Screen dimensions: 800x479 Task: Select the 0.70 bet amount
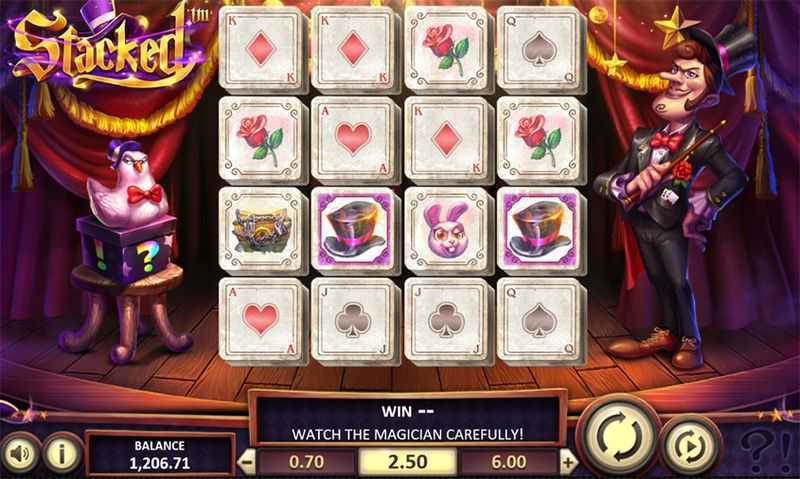point(306,463)
